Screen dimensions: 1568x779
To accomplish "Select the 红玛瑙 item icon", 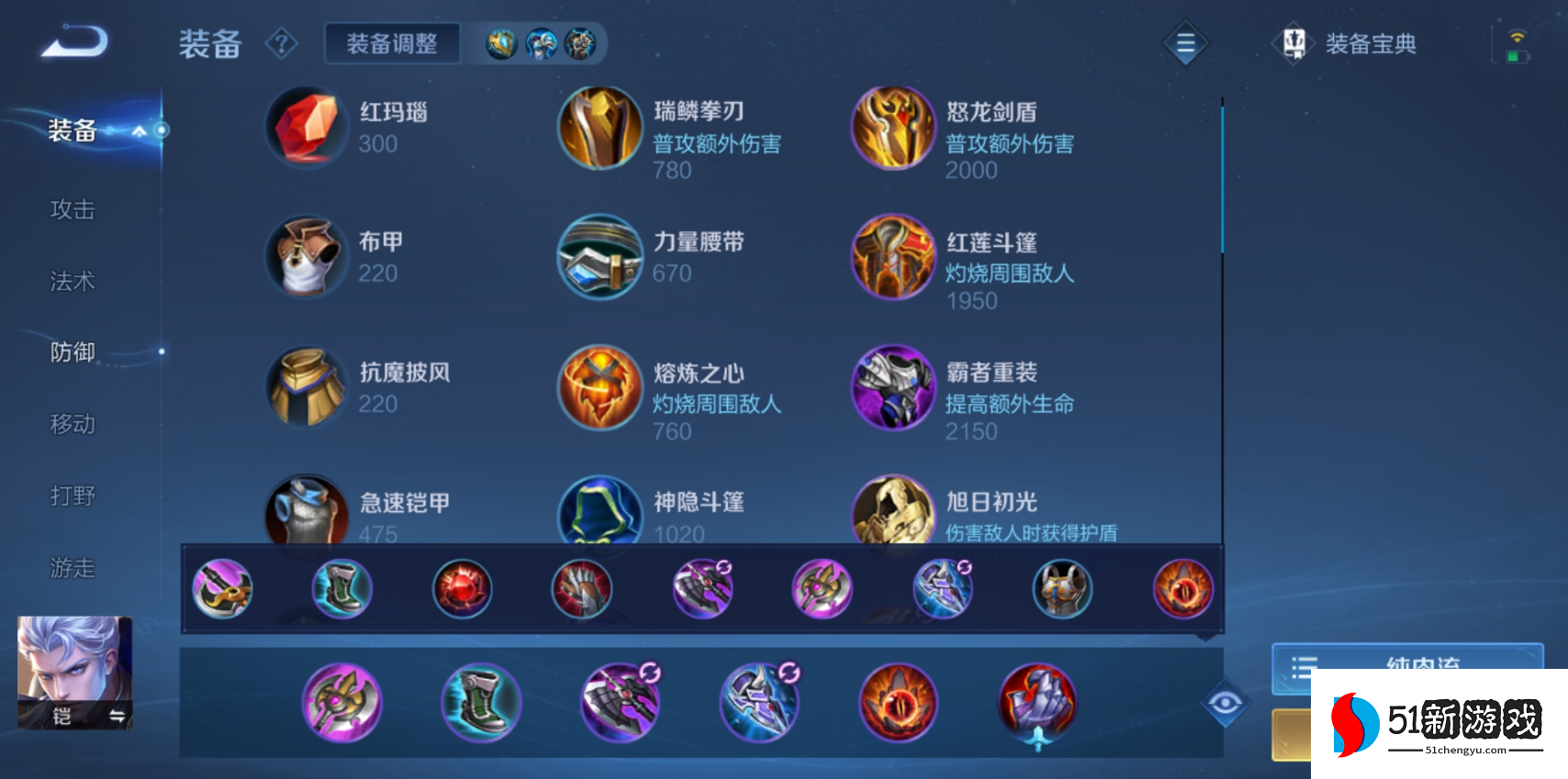I will coord(307,128).
